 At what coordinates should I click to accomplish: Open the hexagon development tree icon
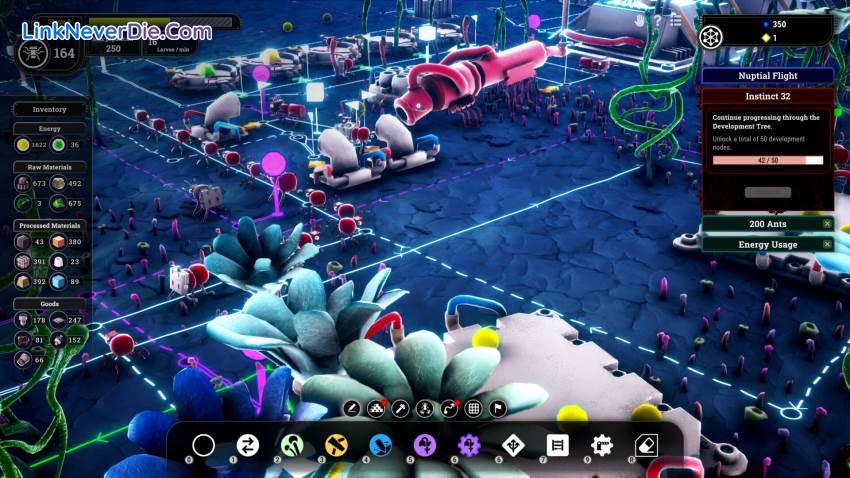711,37
